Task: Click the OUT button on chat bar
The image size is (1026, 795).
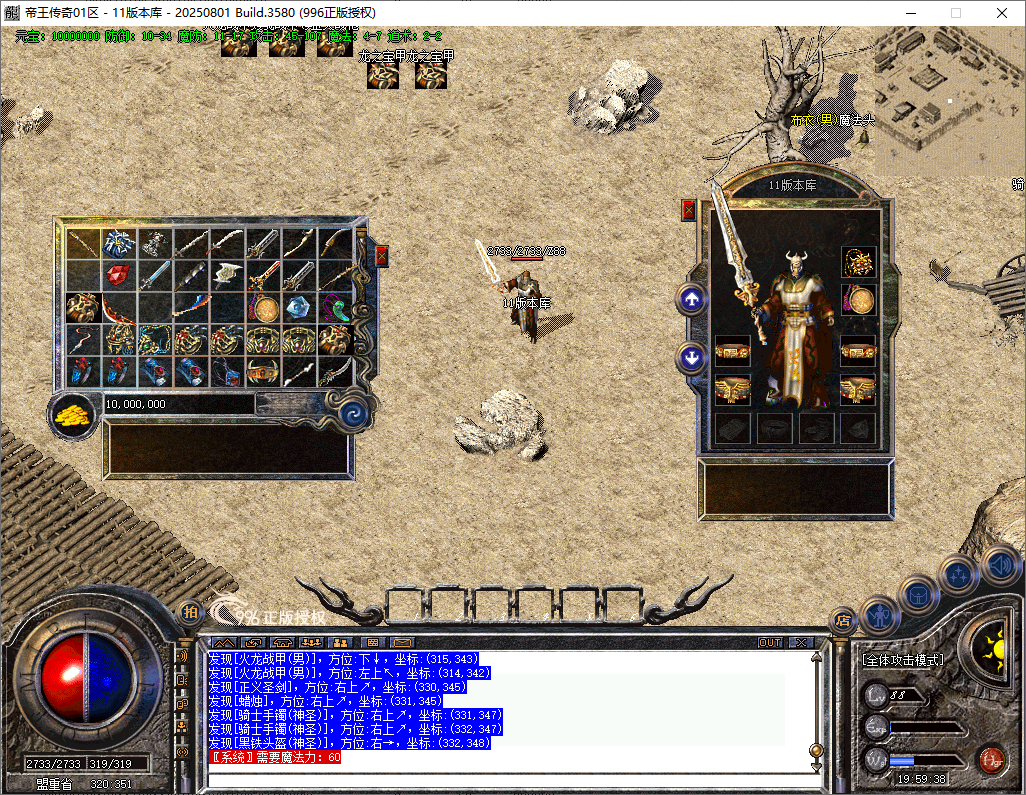Action: tap(770, 642)
